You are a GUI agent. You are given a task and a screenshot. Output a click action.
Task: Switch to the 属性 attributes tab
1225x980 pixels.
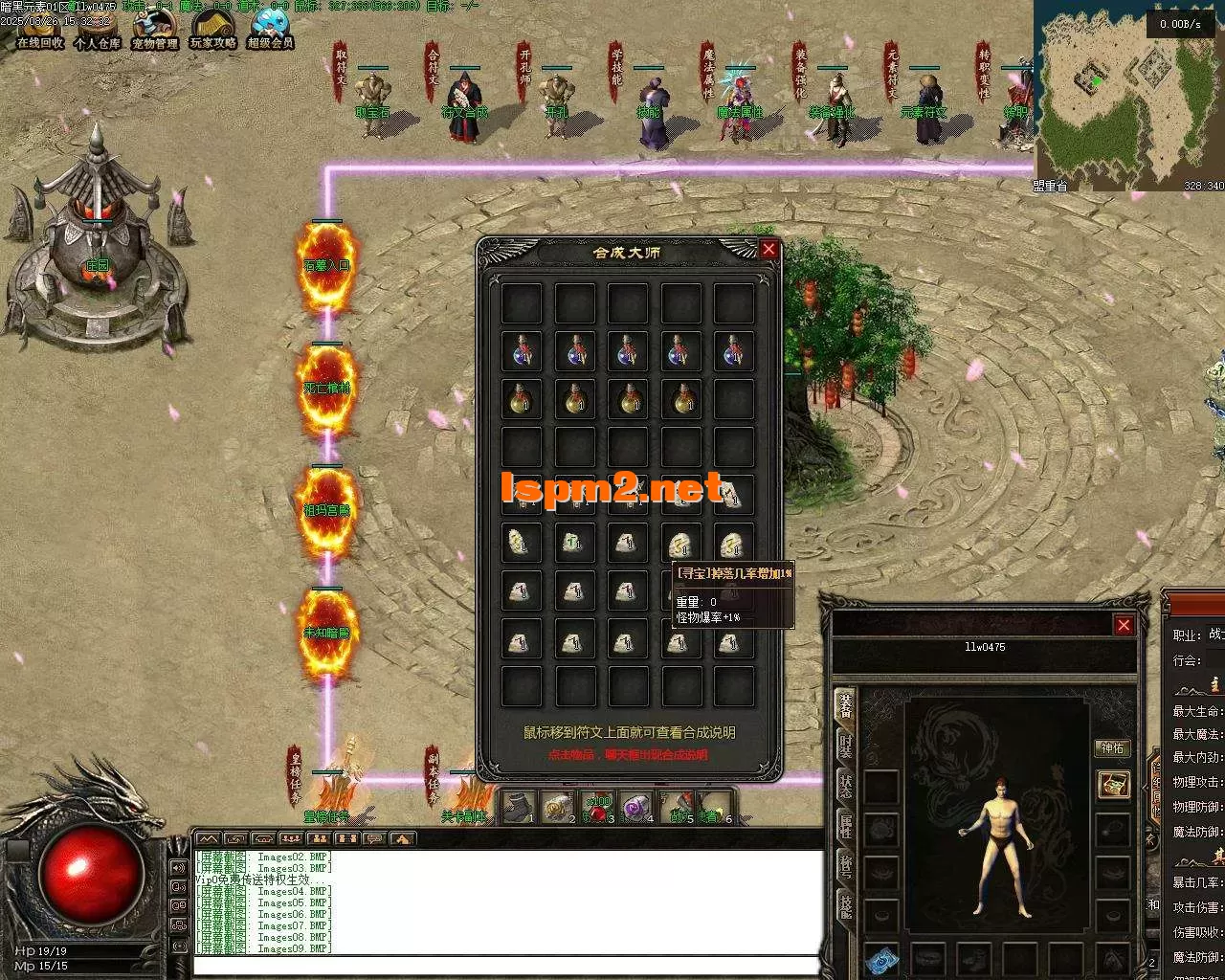(847, 826)
